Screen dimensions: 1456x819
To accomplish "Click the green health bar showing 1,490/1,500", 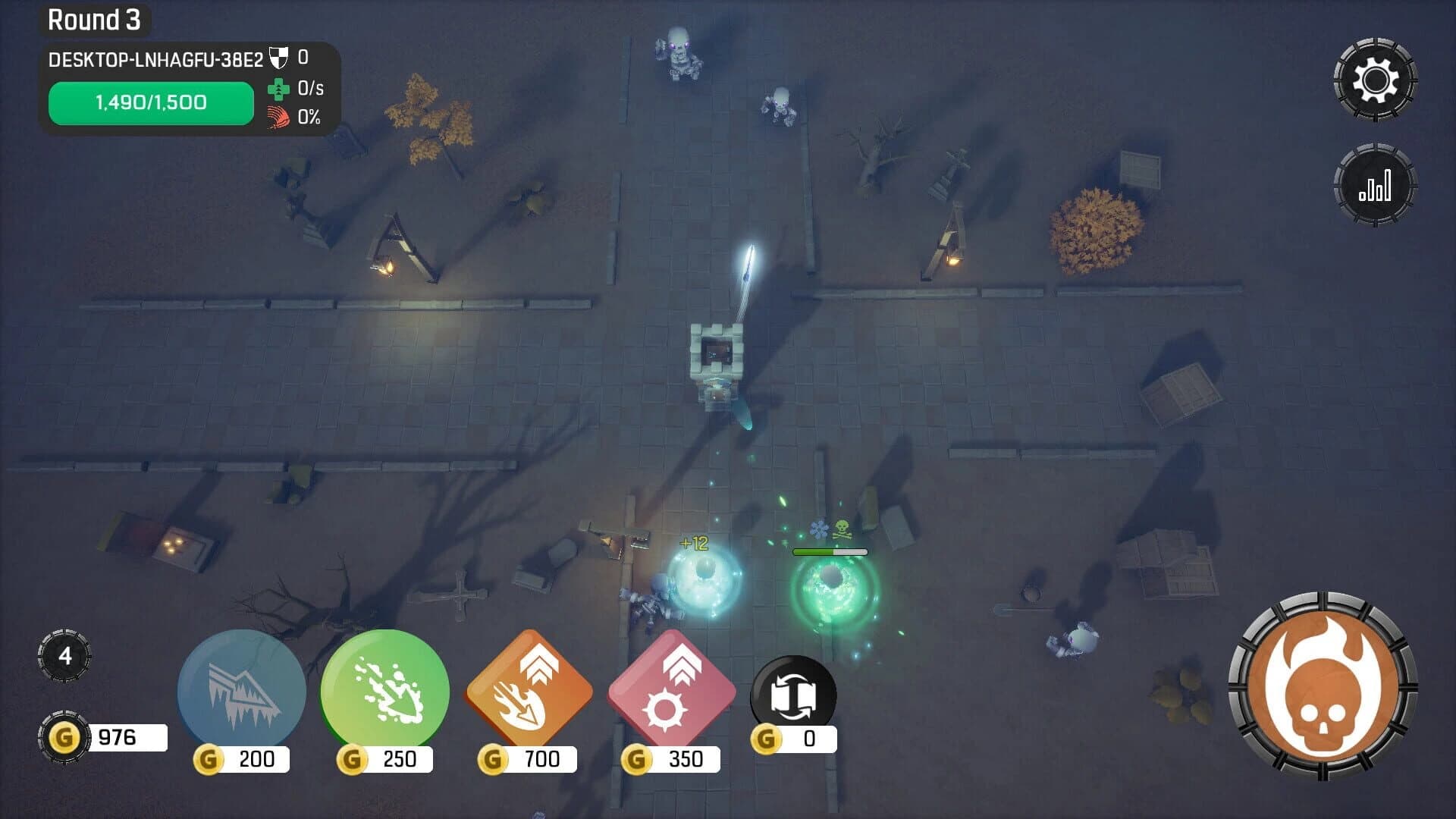I will (x=150, y=102).
